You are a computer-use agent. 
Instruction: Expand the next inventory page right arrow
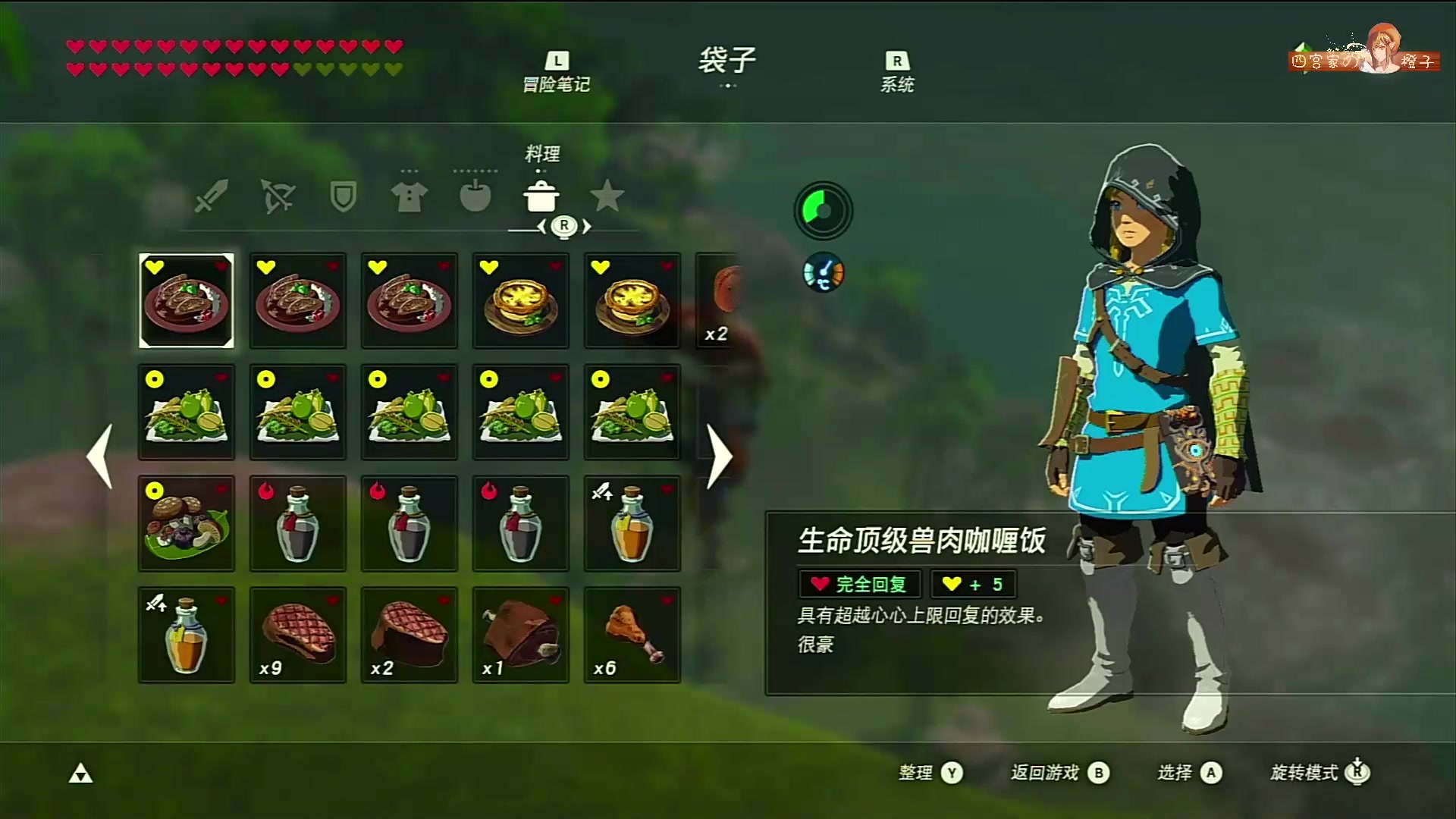[x=719, y=455]
